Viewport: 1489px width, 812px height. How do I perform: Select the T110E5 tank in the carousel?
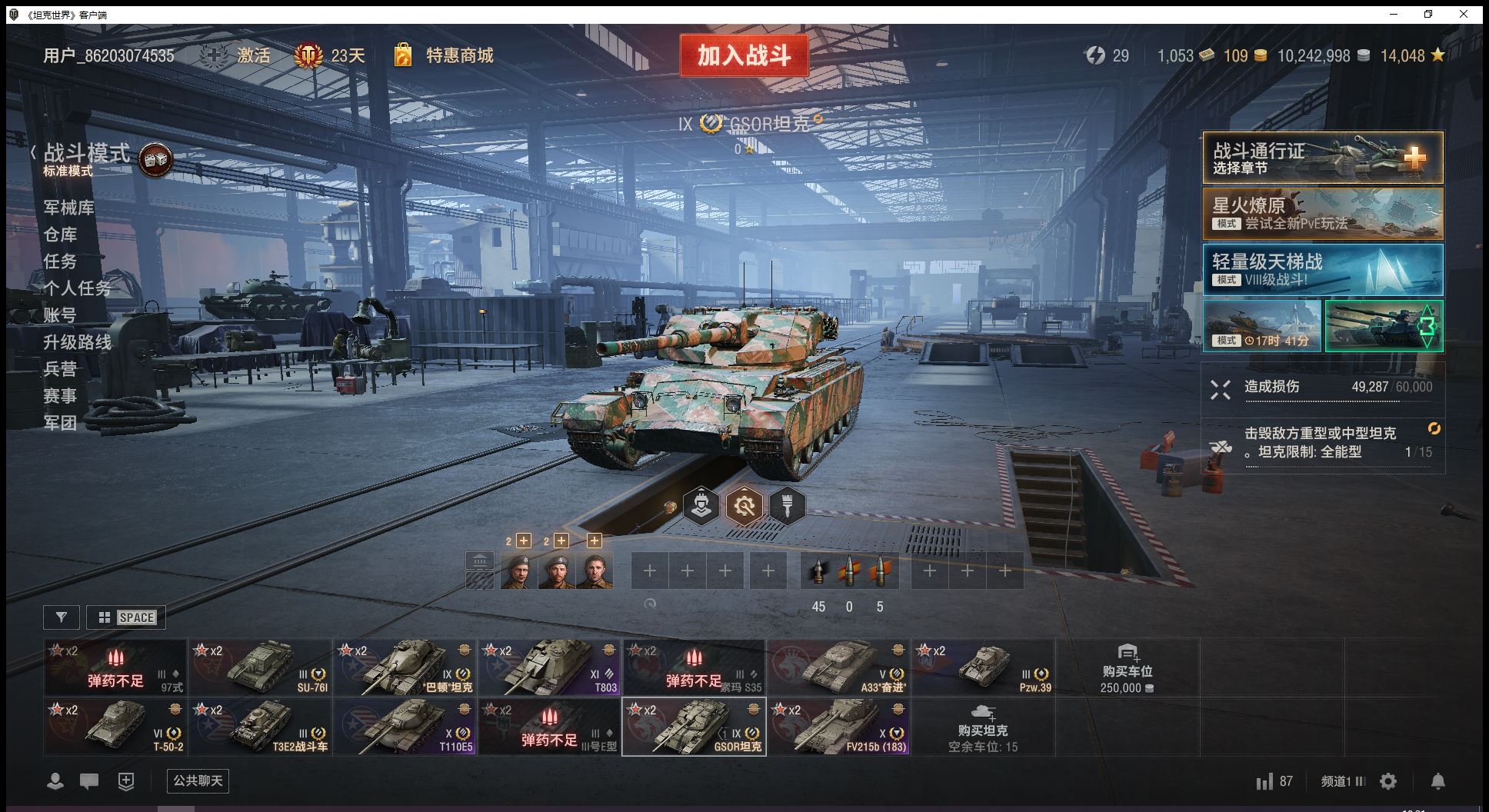pos(405,727)
